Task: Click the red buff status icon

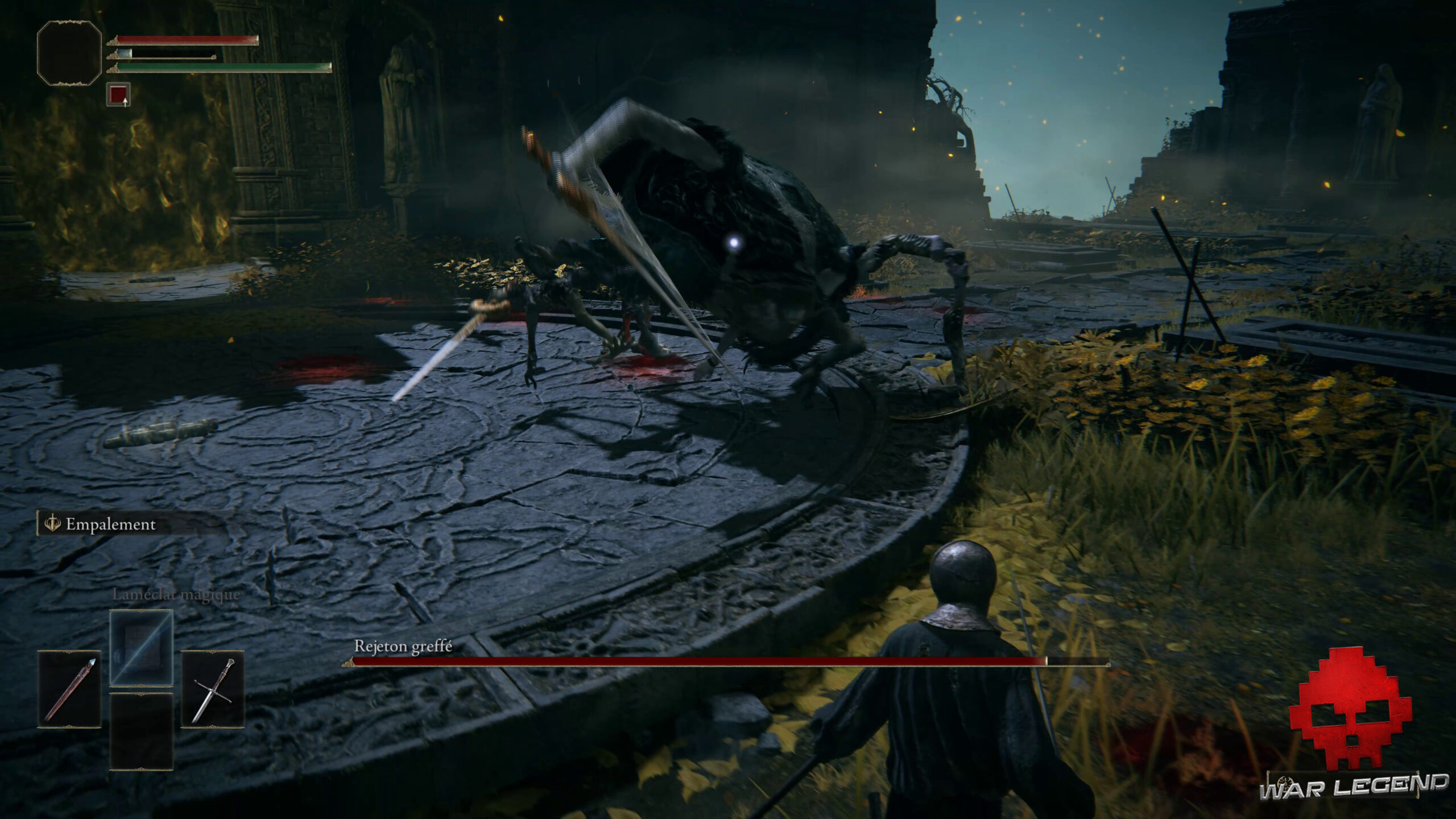Action: pos(118,94)
